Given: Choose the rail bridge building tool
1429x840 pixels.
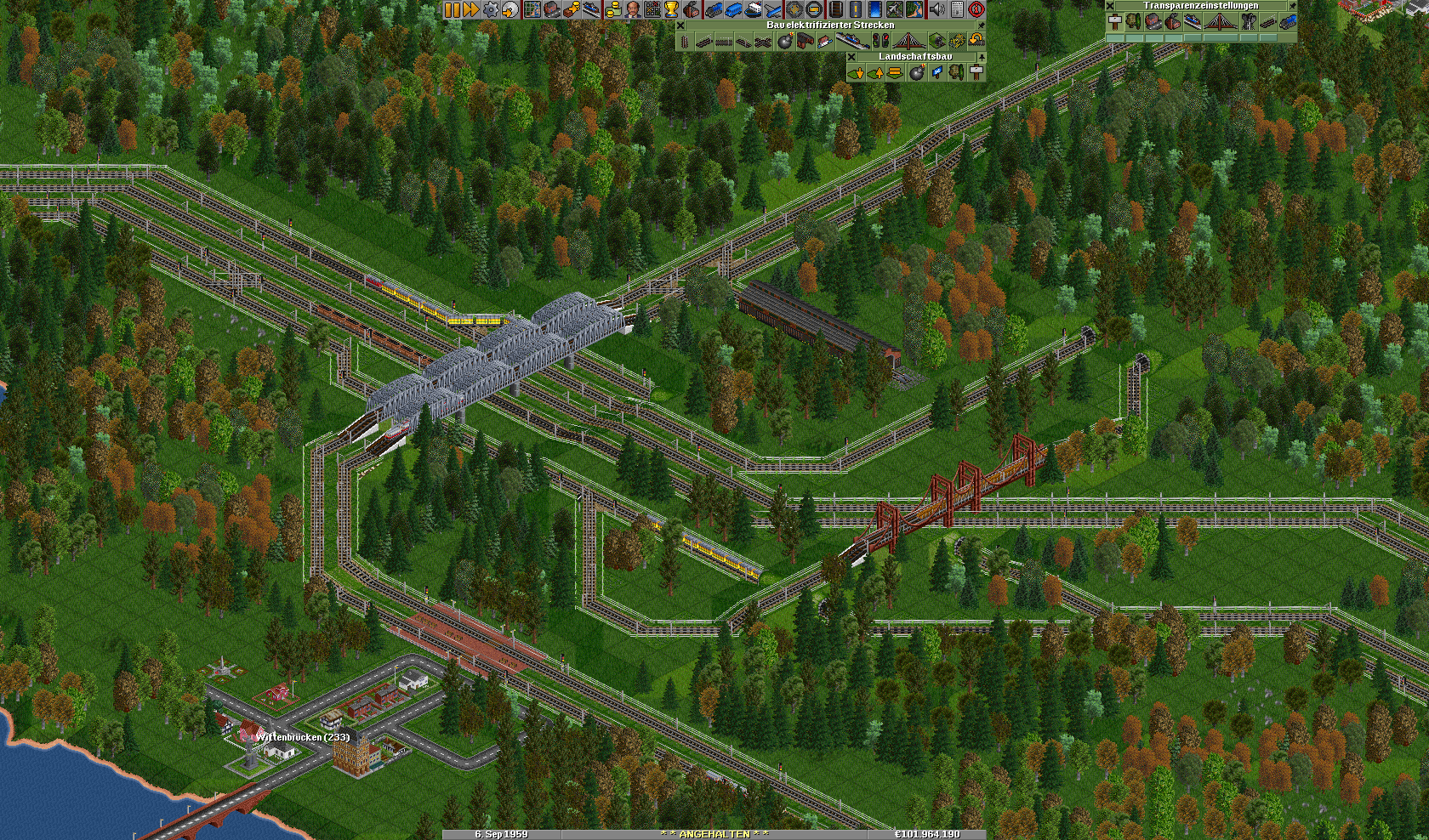Looking at the screenshot, I should 908,41.
